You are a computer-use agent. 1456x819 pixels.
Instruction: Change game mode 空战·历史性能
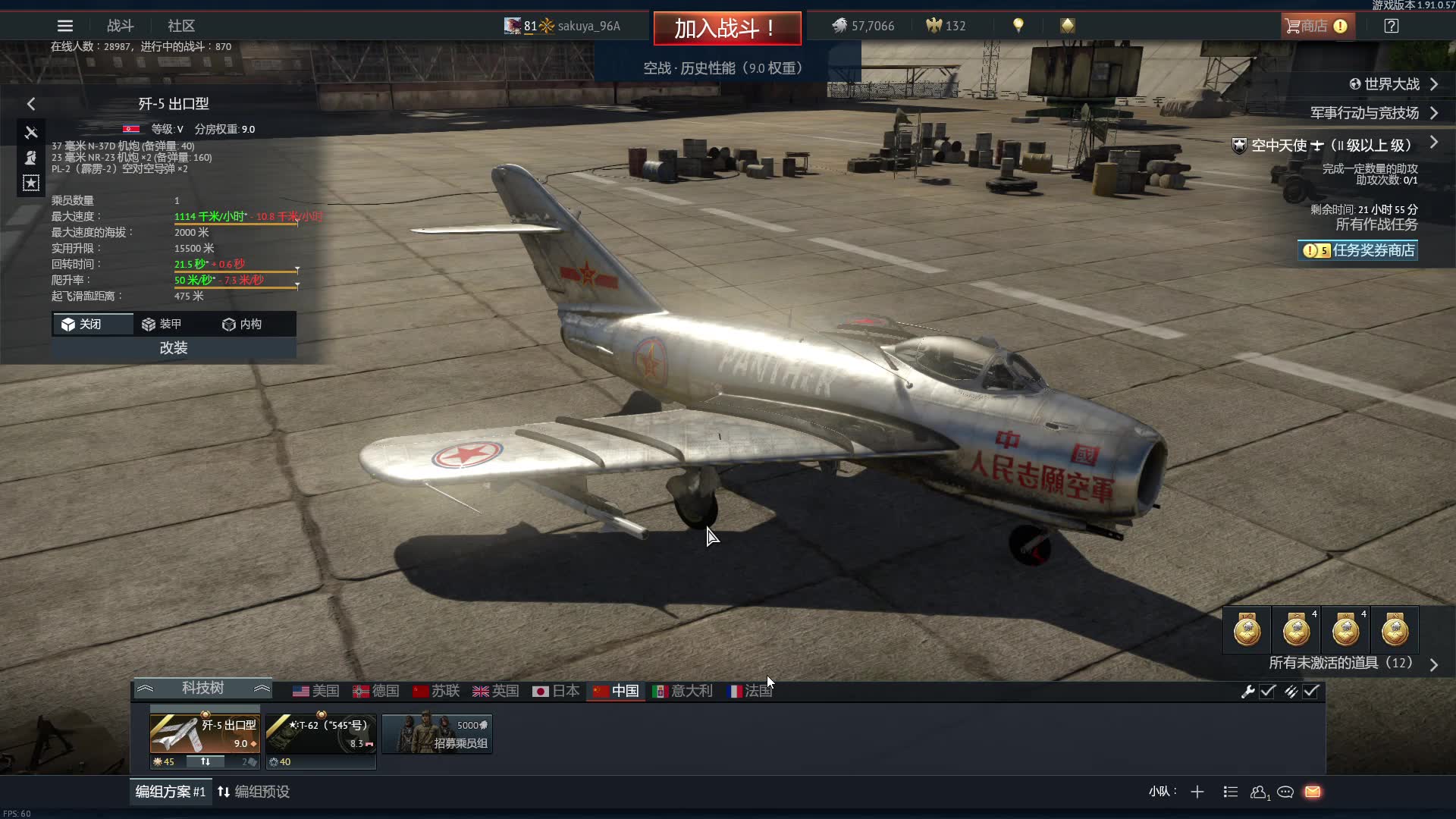click(723, 68)
